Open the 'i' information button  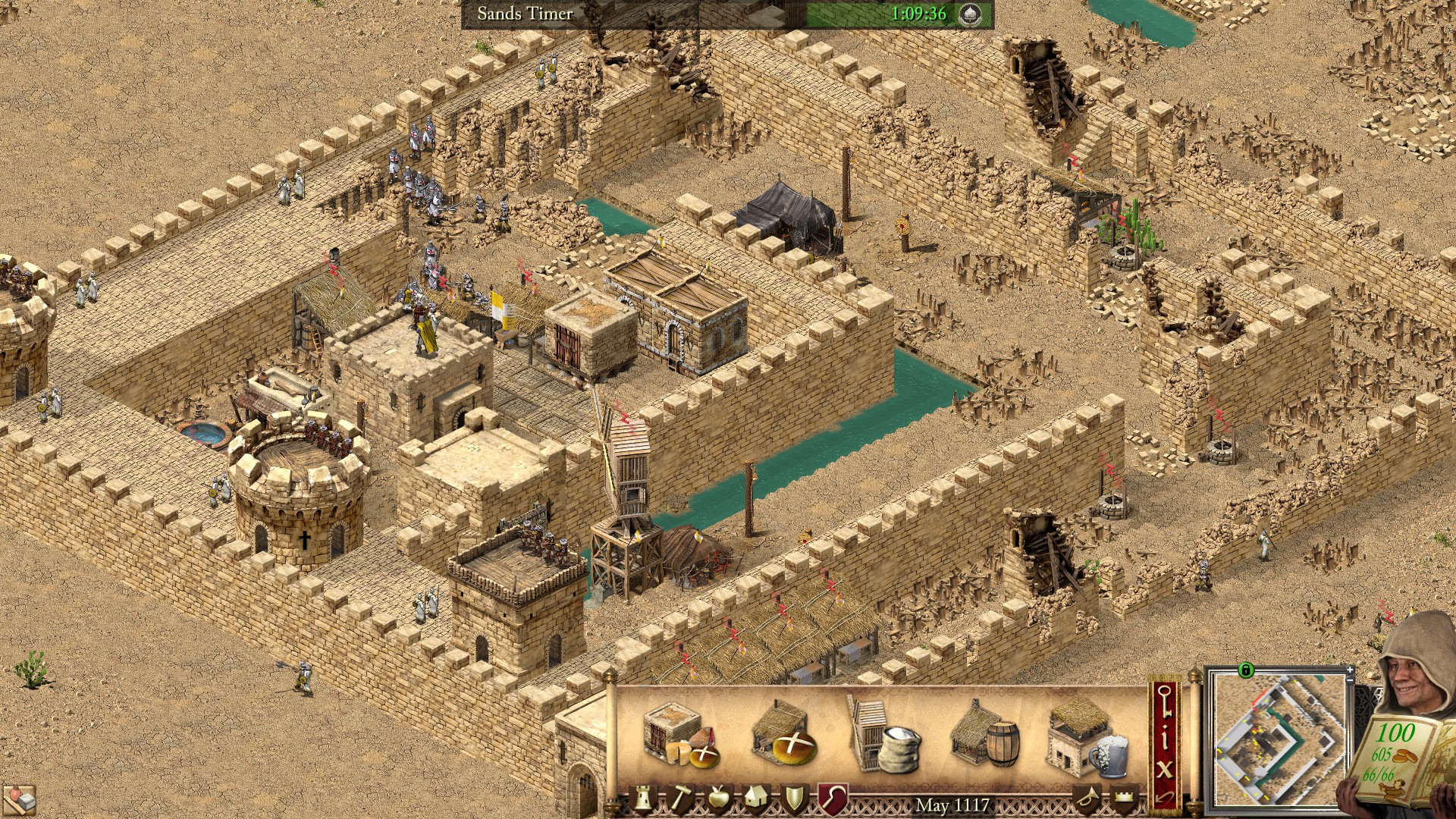[1165, 736]
